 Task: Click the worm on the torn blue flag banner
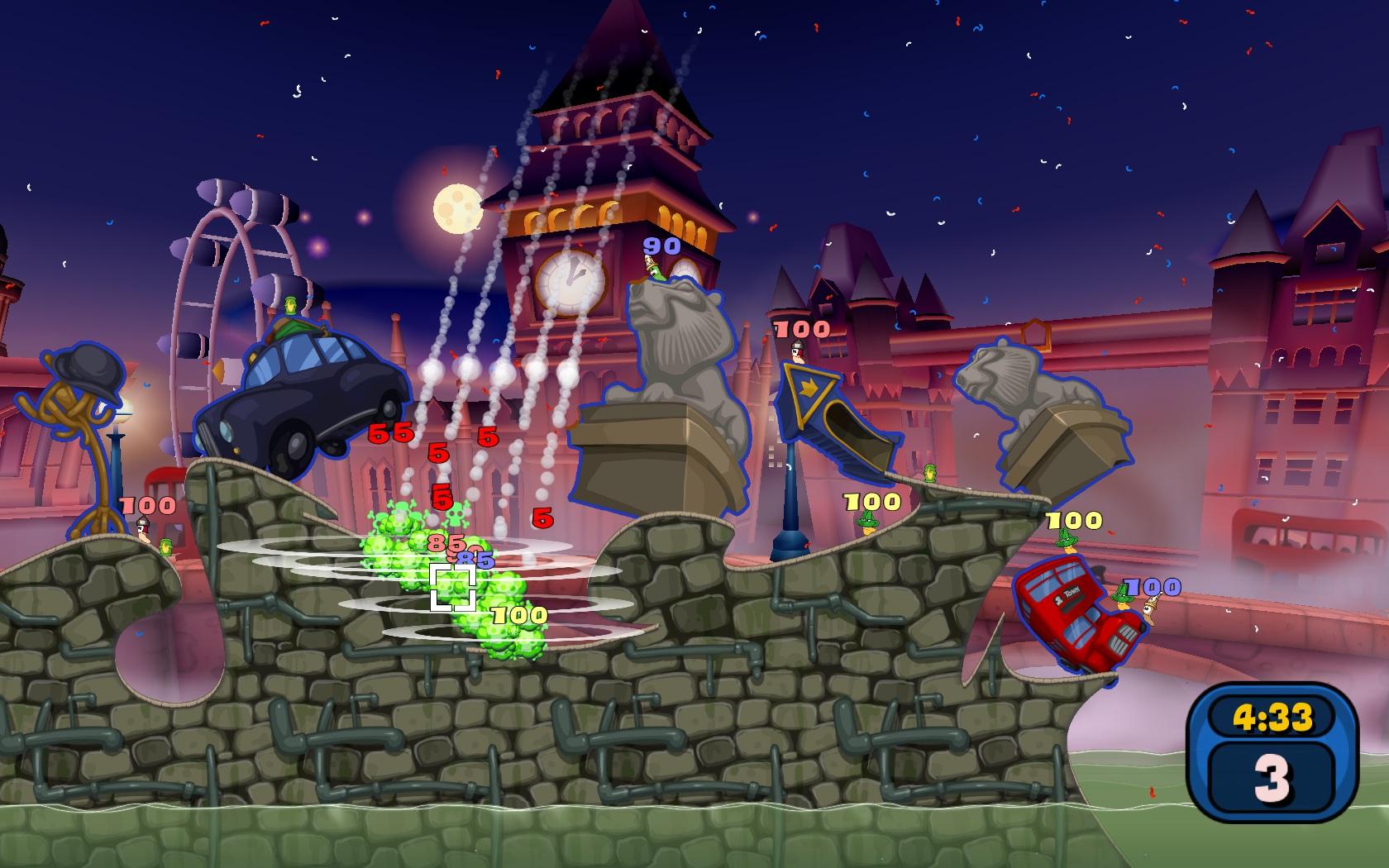[x=797, y=355]
